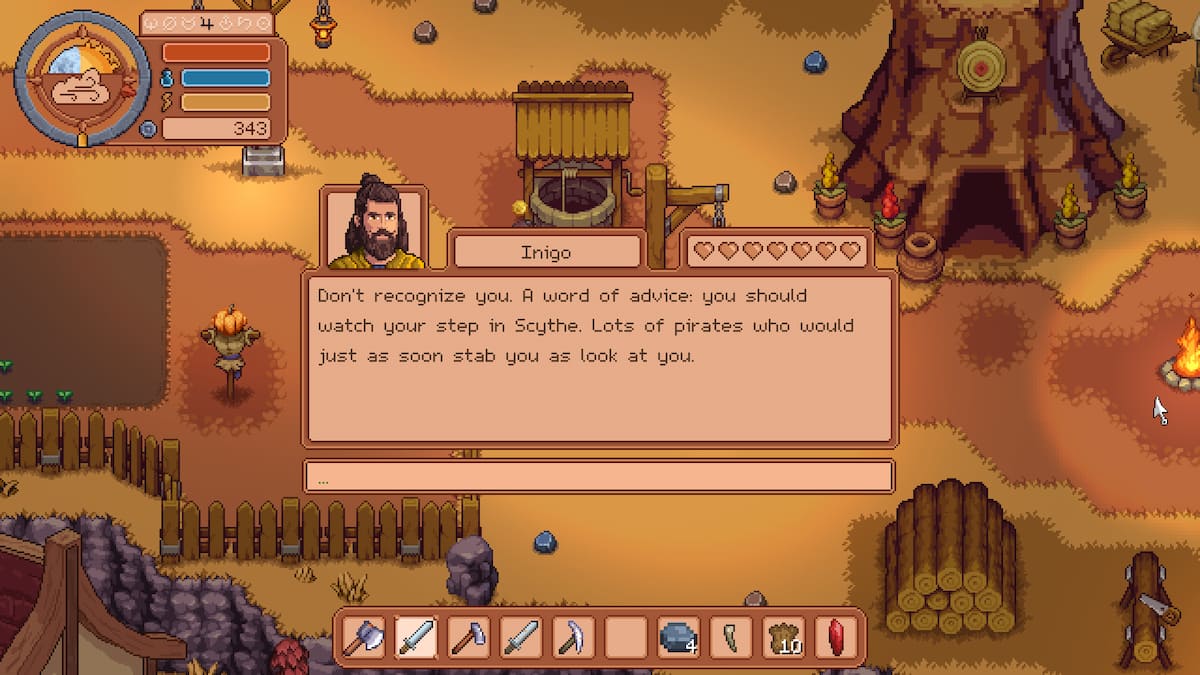This screenshot has width=1200, height=675.
Task: Click the day-night weather dial
Action: (76, 77)
